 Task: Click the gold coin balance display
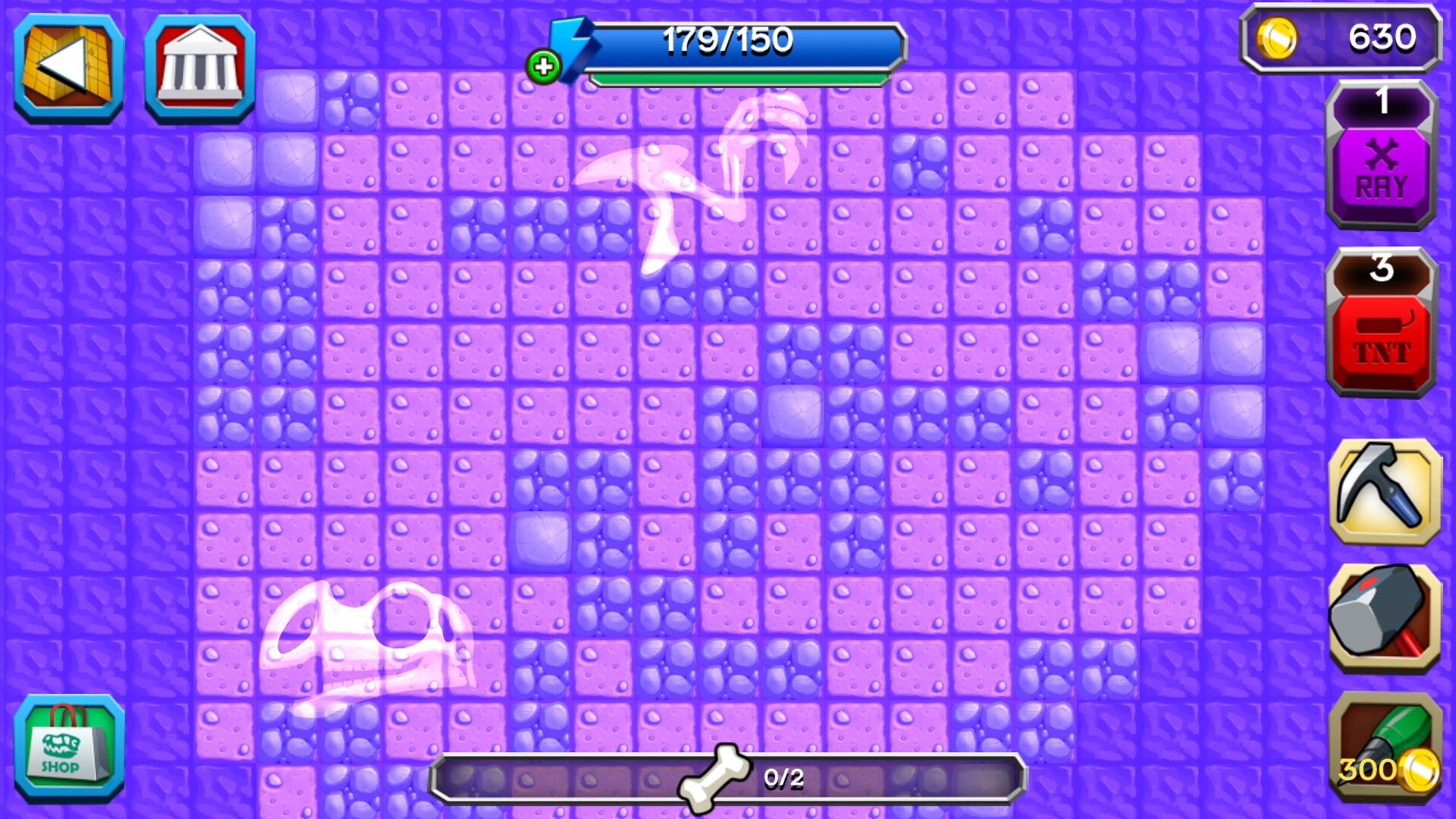pyautogui.click(x=1342, y=36)
